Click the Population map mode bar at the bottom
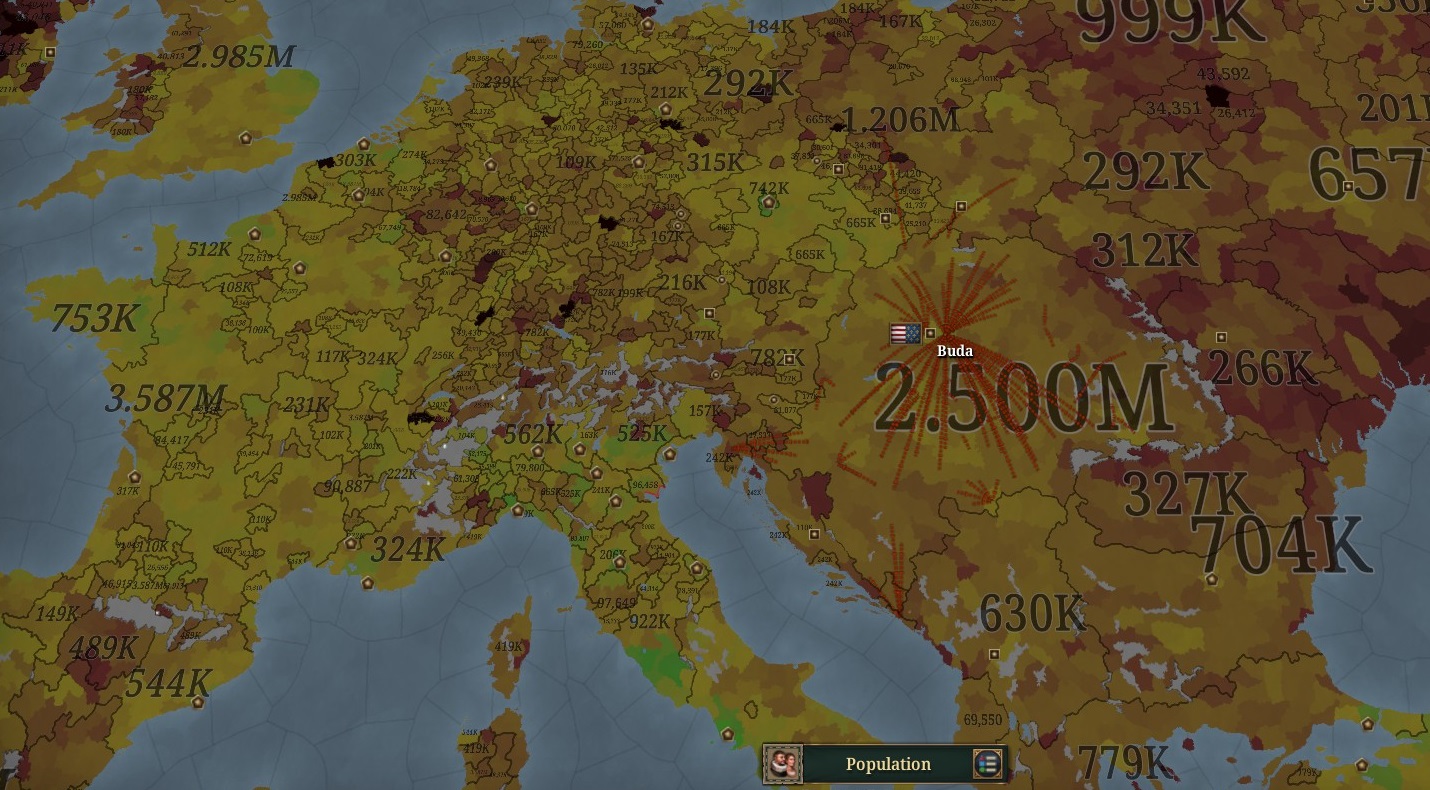This screenshot has height=790, width=1430. coord(885,764)
